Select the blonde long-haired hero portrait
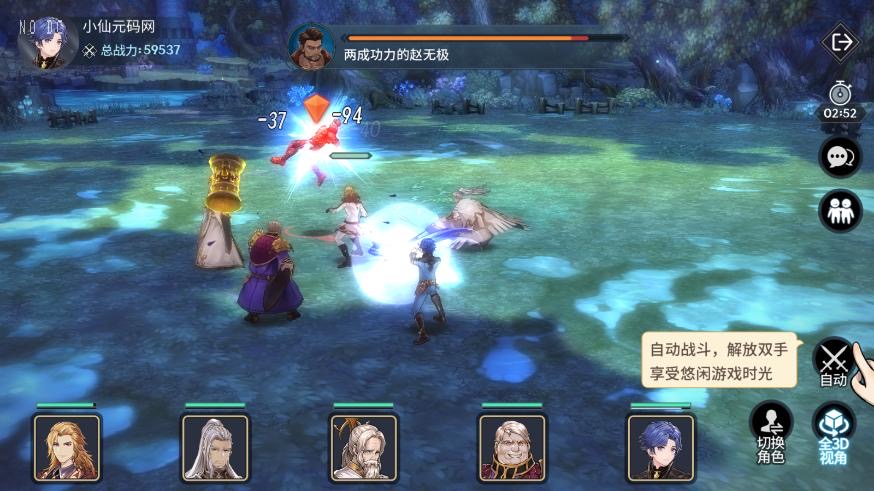Viewport: 874px width, 491px height. [67, 447]
